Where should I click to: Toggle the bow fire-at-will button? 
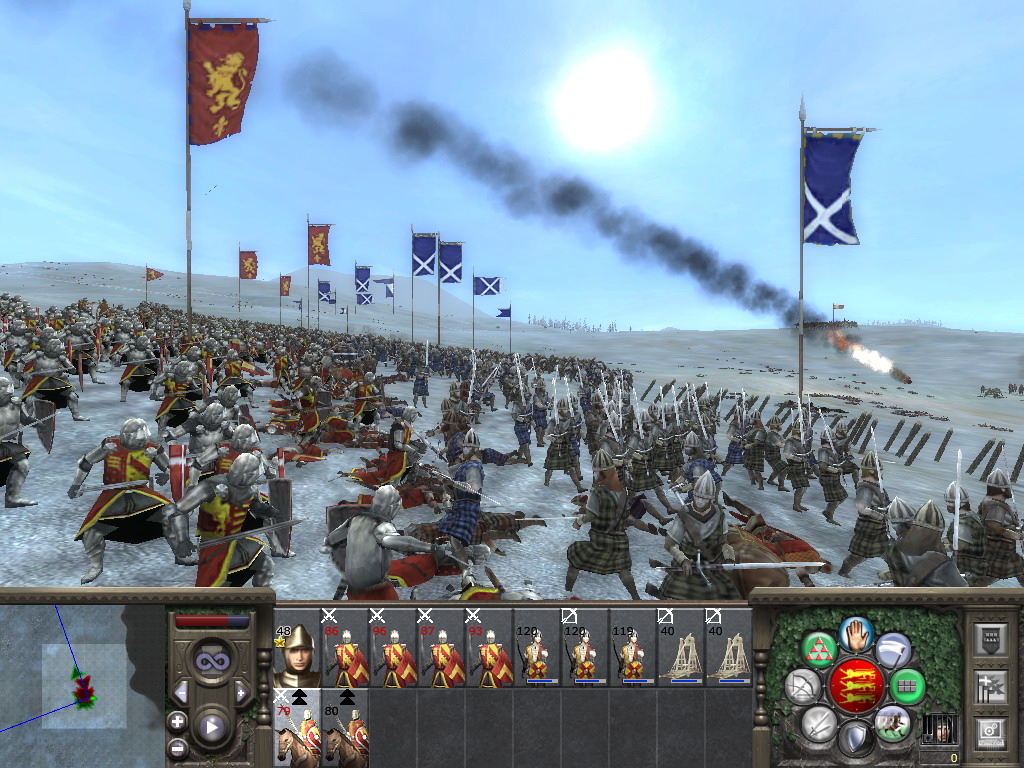[803, 686]
